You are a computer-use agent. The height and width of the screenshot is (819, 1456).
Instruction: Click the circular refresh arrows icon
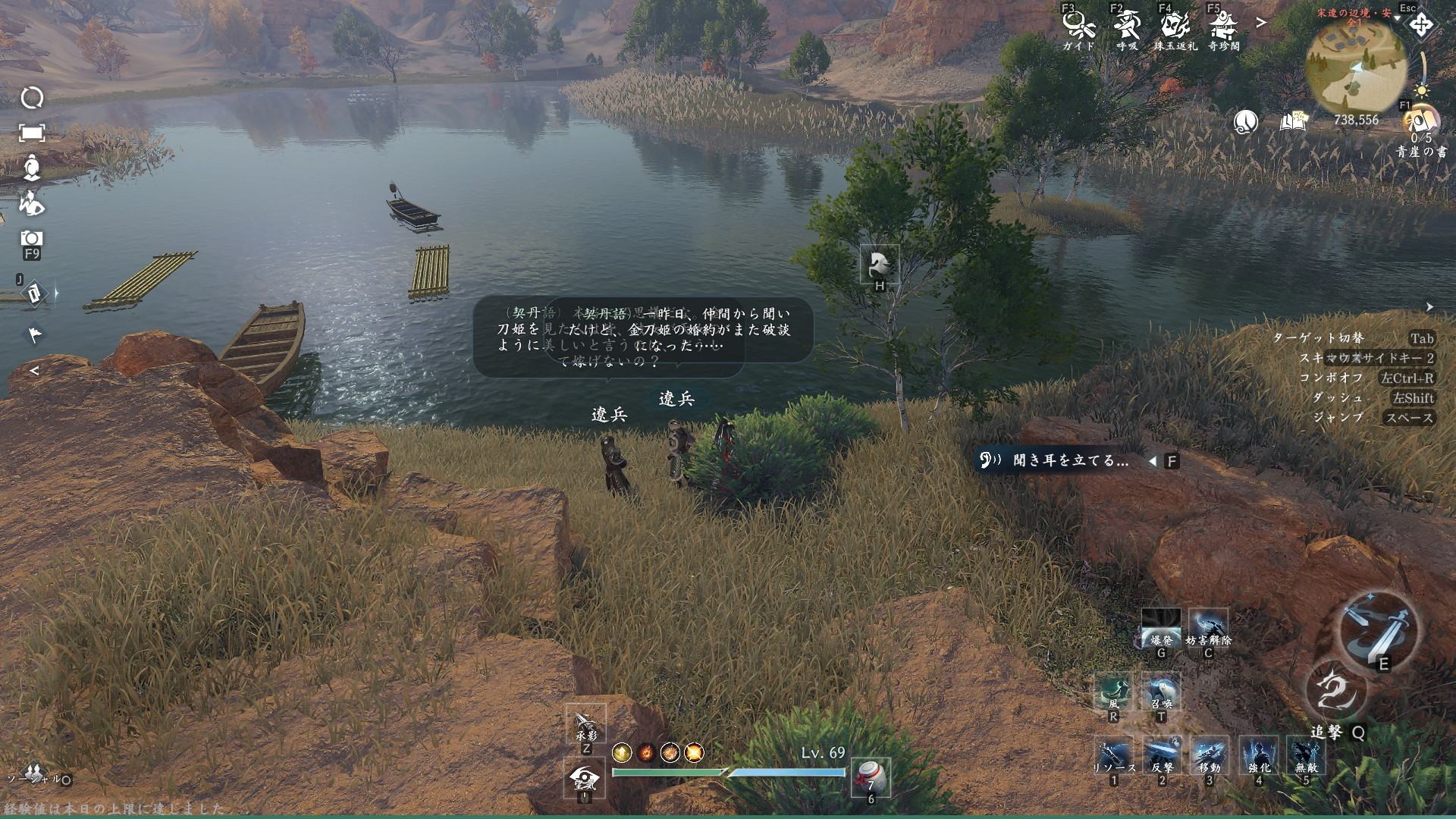32,98
